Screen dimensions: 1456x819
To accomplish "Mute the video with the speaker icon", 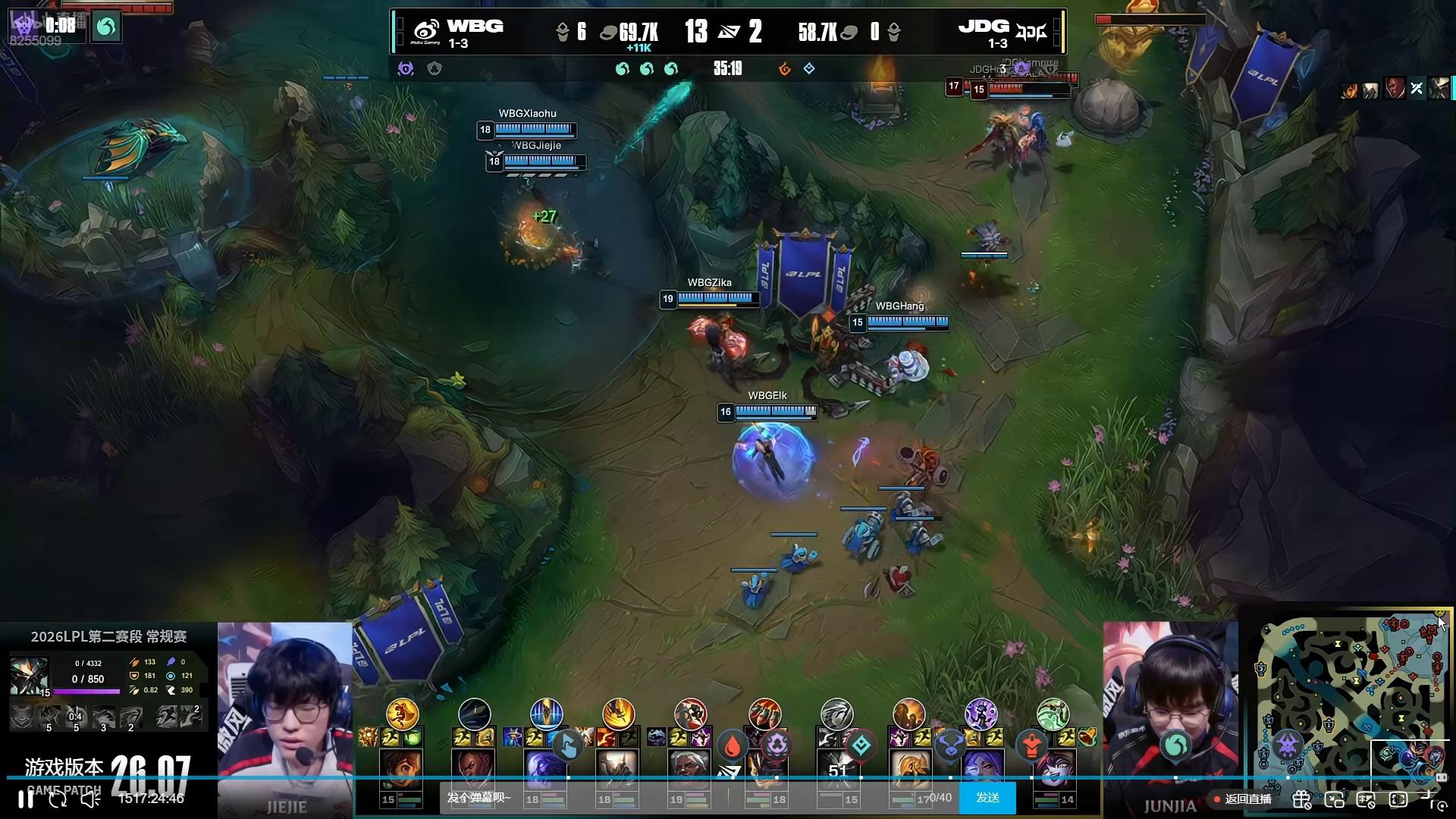I will [90, 799].
